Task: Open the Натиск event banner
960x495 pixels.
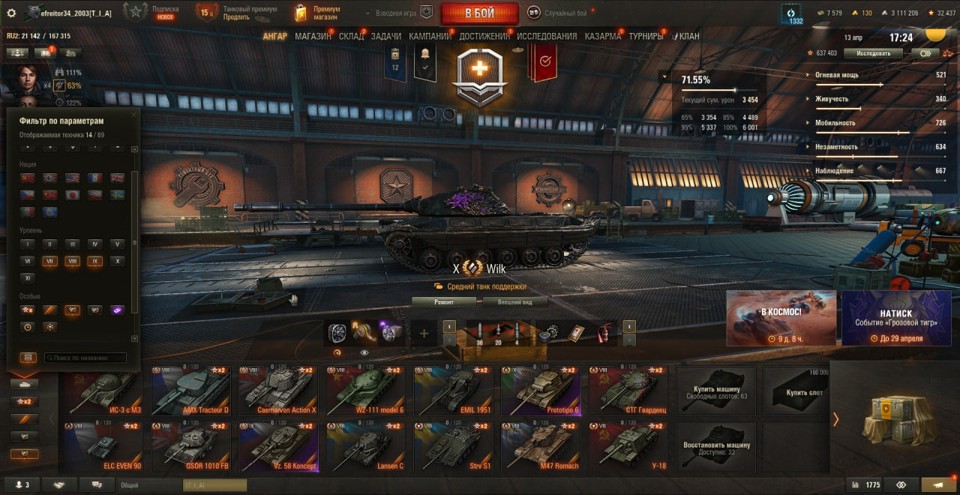Action: [895, 318]
